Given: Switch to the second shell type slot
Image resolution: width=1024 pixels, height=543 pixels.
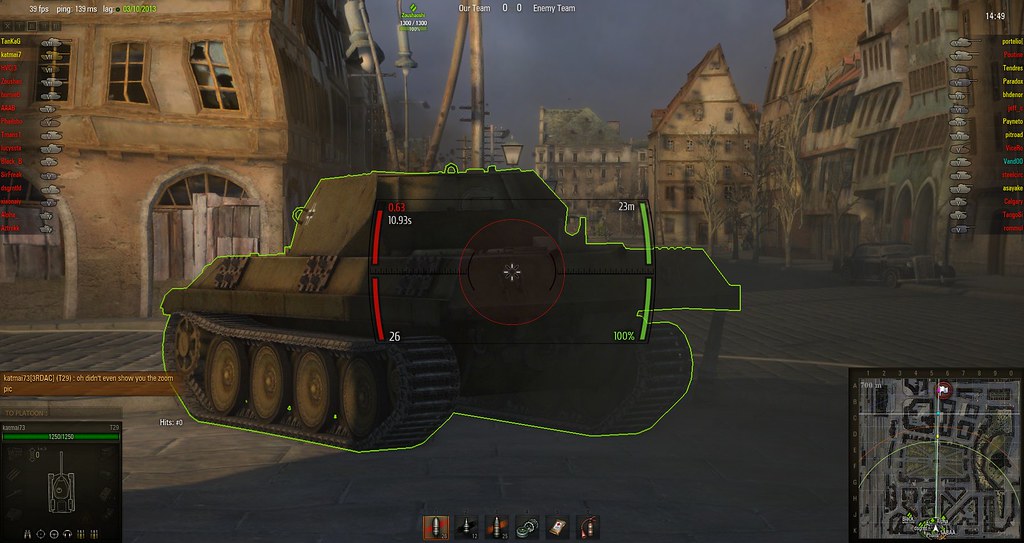Looking at the screenshot, I should (x=466, y=526).
